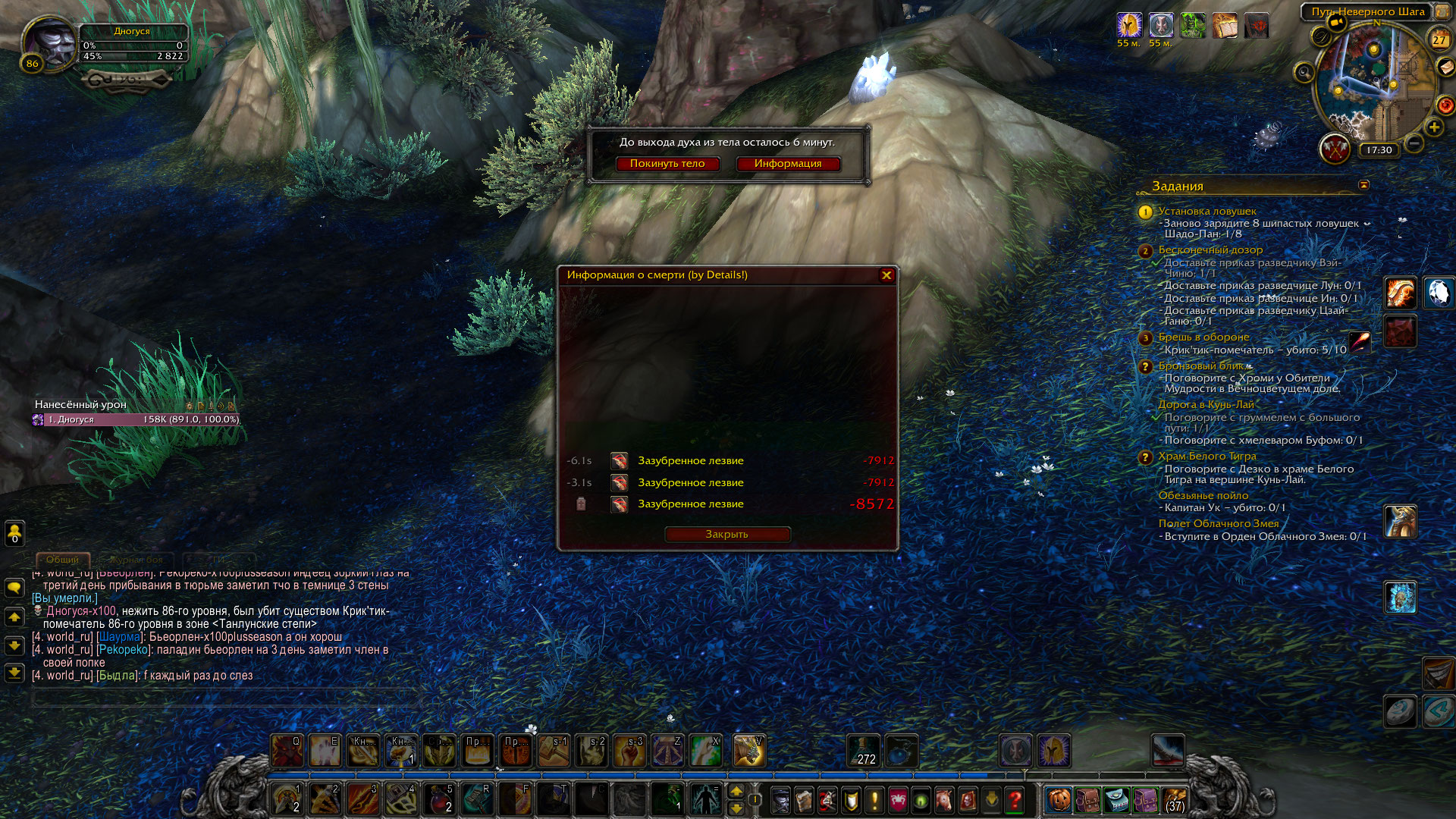Viewport: 1456px width, 819px height.
Task: Select the Установка ловушек quest entry
Action: coord(1207,212)
